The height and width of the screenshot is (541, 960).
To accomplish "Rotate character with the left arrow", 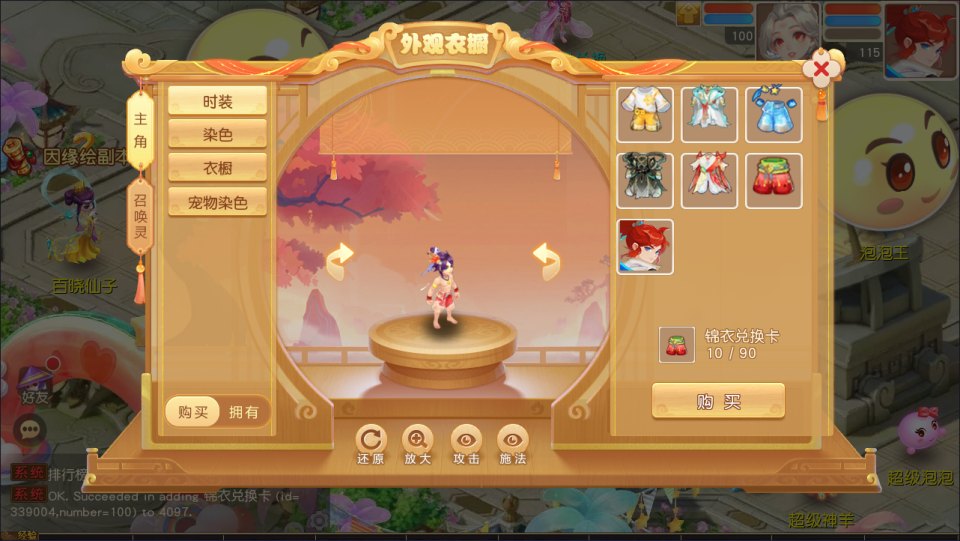I will coord(340,261).
